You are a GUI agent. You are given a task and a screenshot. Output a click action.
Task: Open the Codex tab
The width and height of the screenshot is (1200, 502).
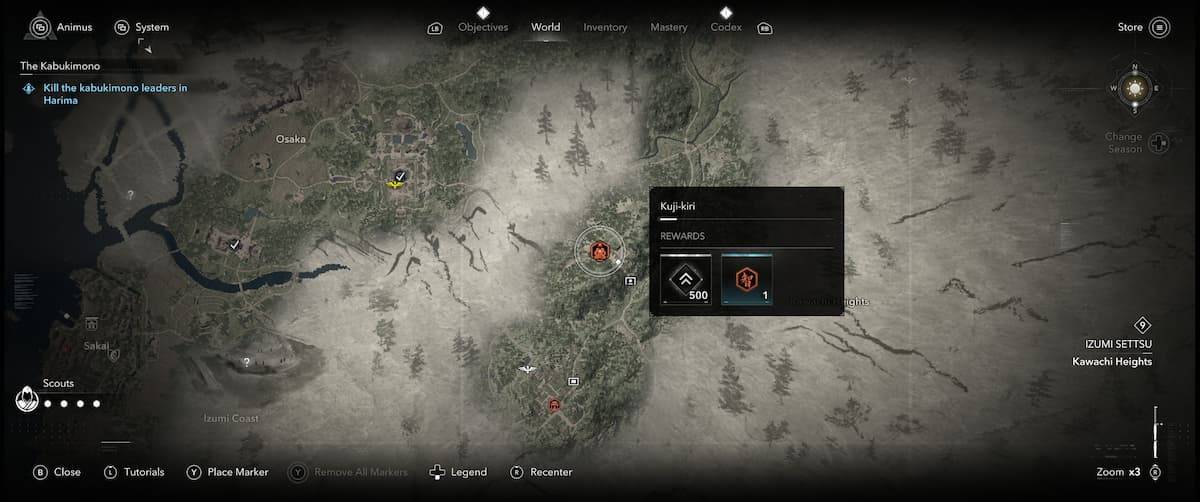click(x=726, y=27)
